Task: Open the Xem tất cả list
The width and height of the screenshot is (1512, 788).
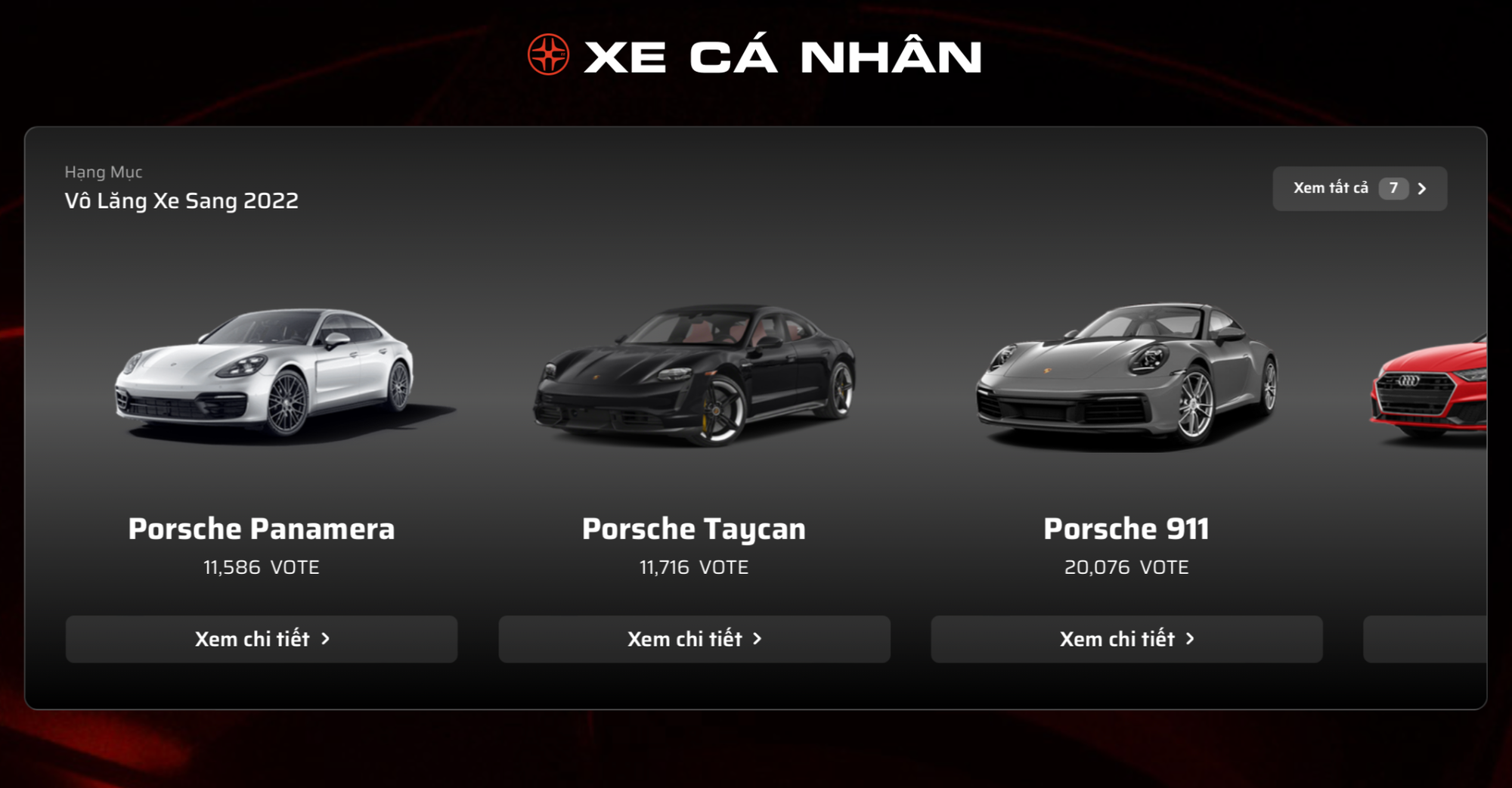Action: pyautogui.click(x=1359, y=188)
